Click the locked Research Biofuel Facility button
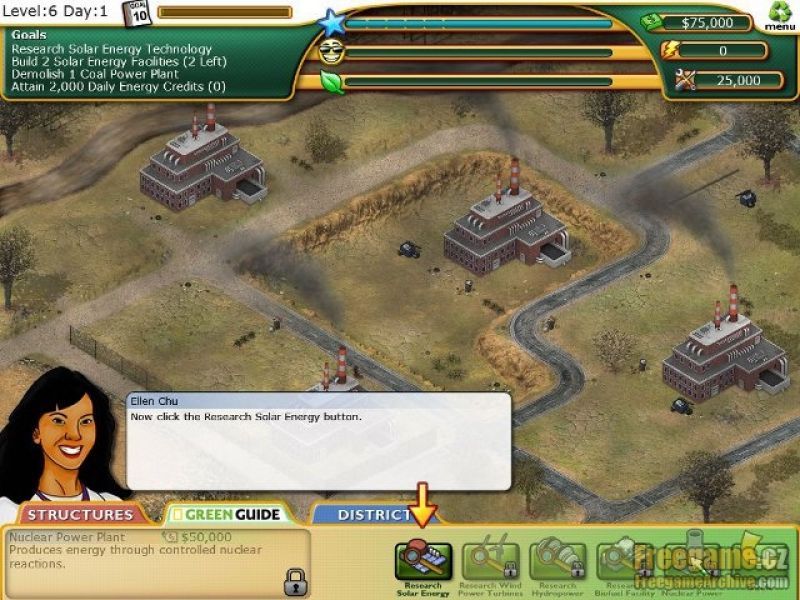 click(622, 562)
